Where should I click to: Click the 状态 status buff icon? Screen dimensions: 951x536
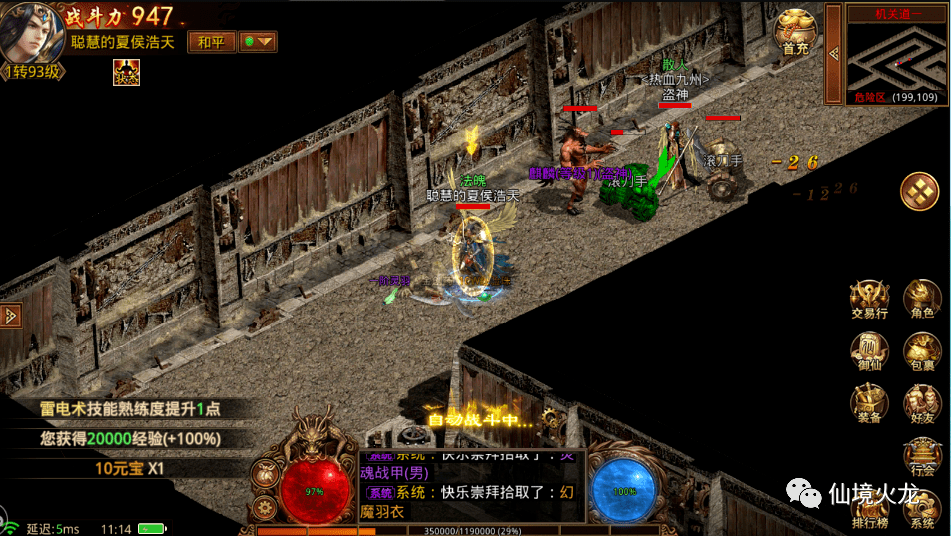126,72
